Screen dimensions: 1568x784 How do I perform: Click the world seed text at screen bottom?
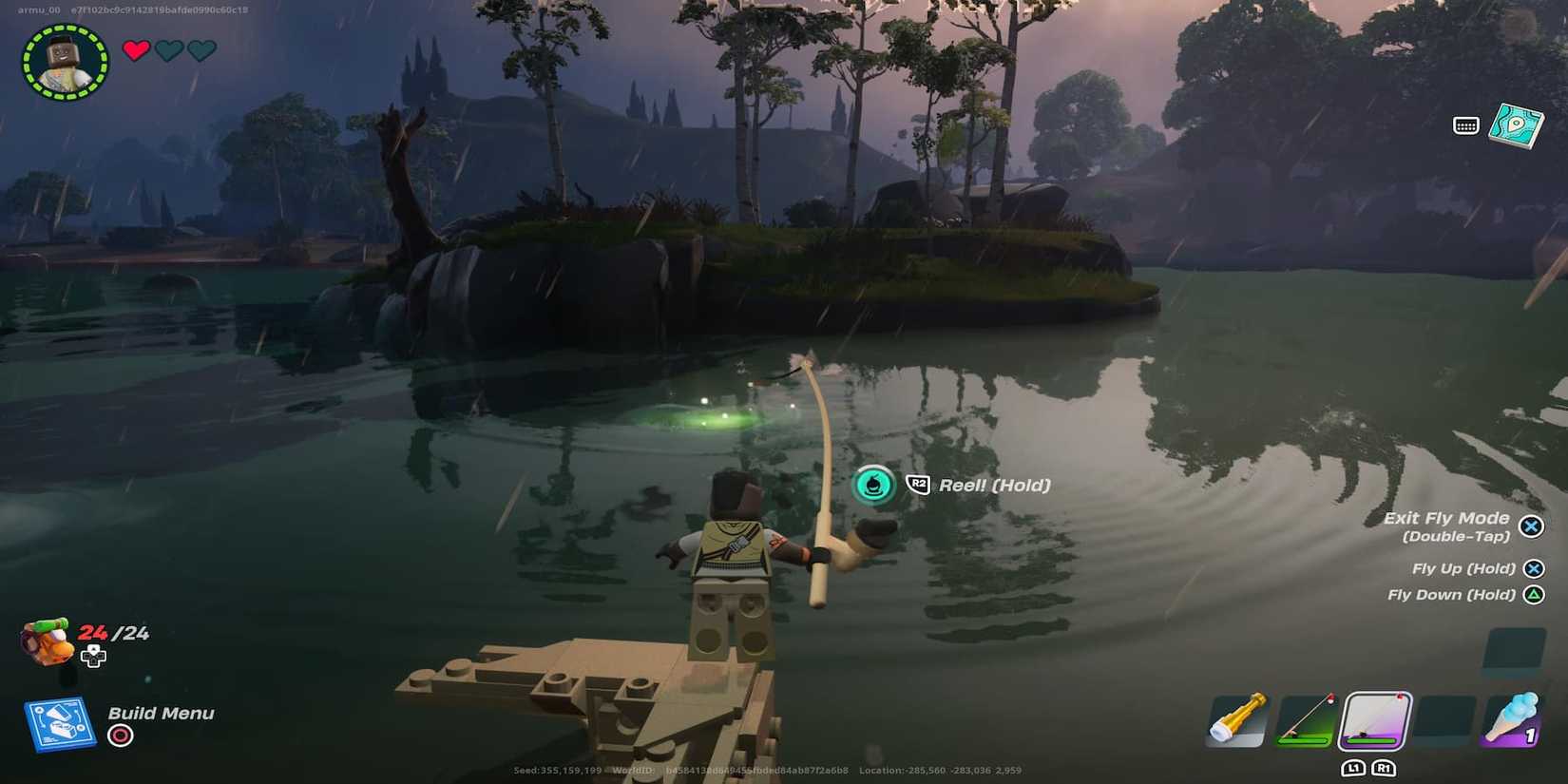coord(556,772)
